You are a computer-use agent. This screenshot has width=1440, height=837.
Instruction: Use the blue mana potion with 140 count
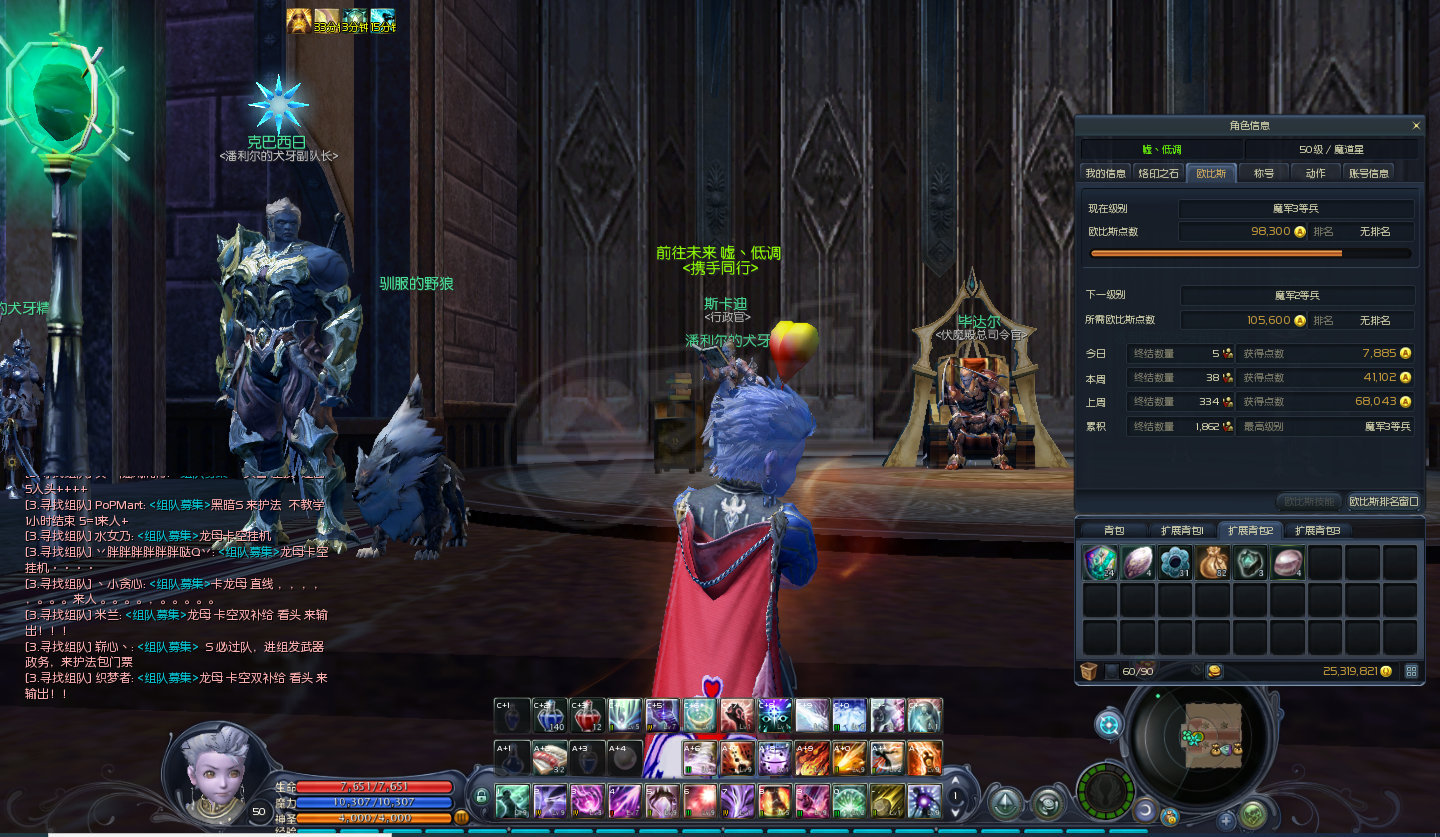click(x=550, y=716)
